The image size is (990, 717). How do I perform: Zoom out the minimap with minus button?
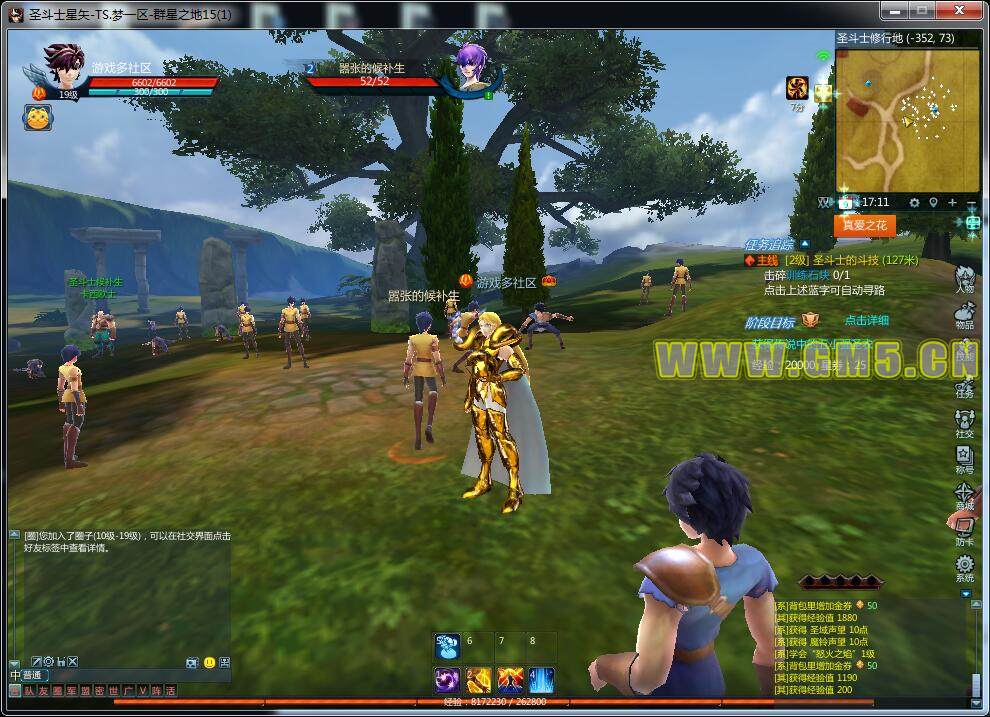[x=971, y=203]
